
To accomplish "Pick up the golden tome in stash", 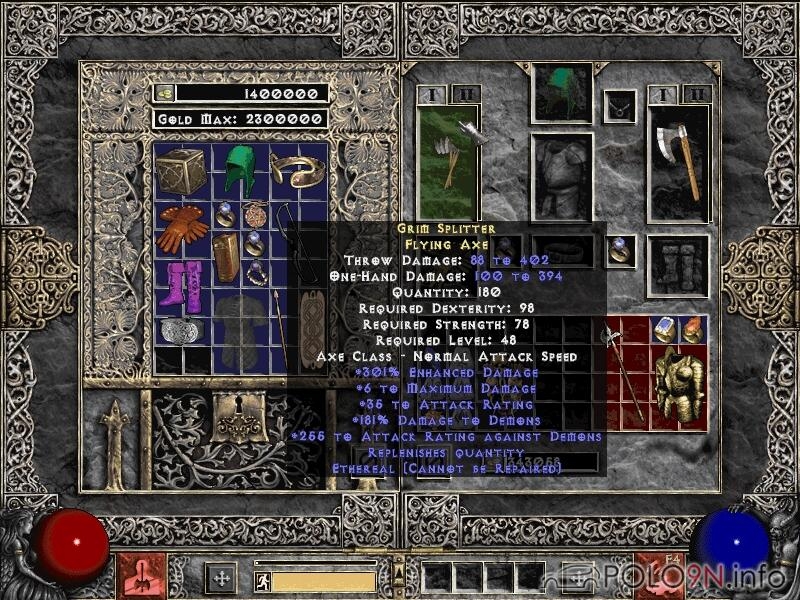I will tap(226, 257).
